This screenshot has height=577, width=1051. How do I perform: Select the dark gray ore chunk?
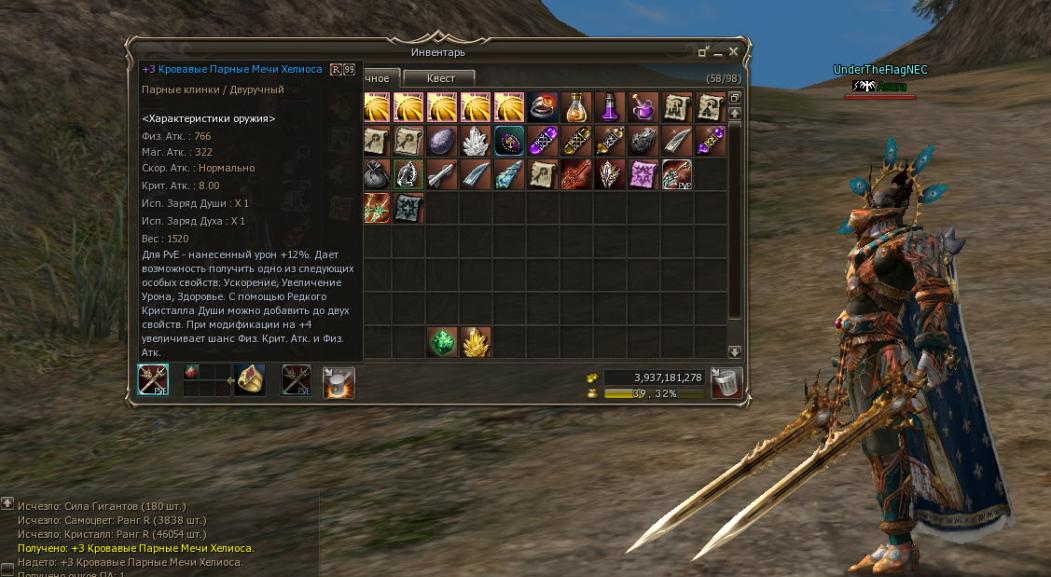pos(643,140)
